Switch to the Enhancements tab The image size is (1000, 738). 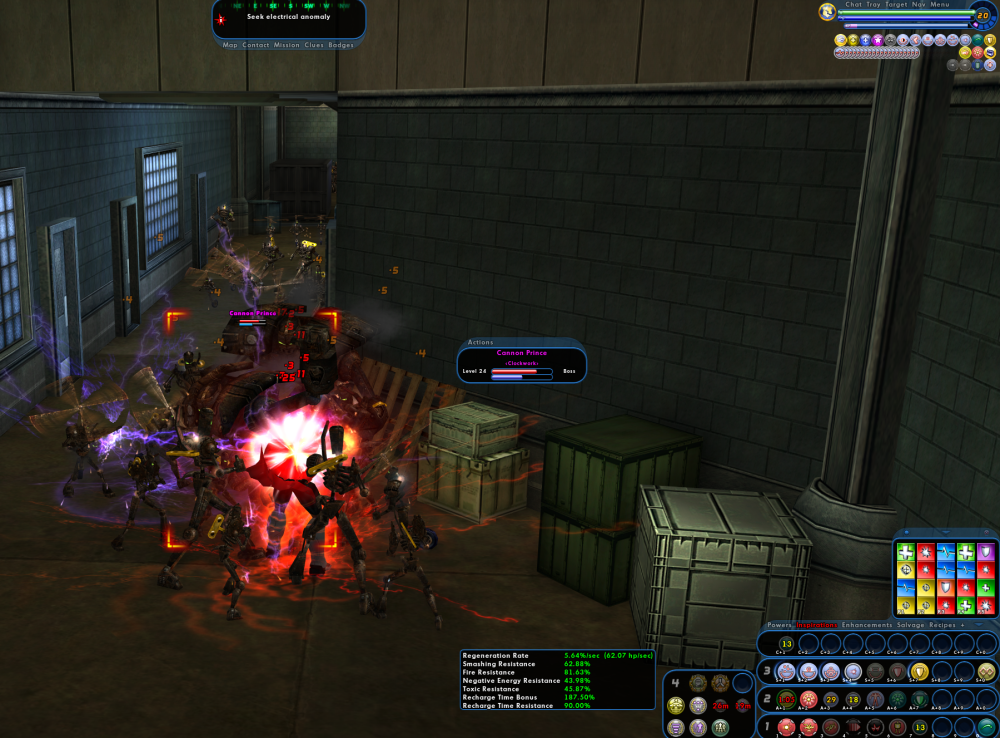pos(867,625)
